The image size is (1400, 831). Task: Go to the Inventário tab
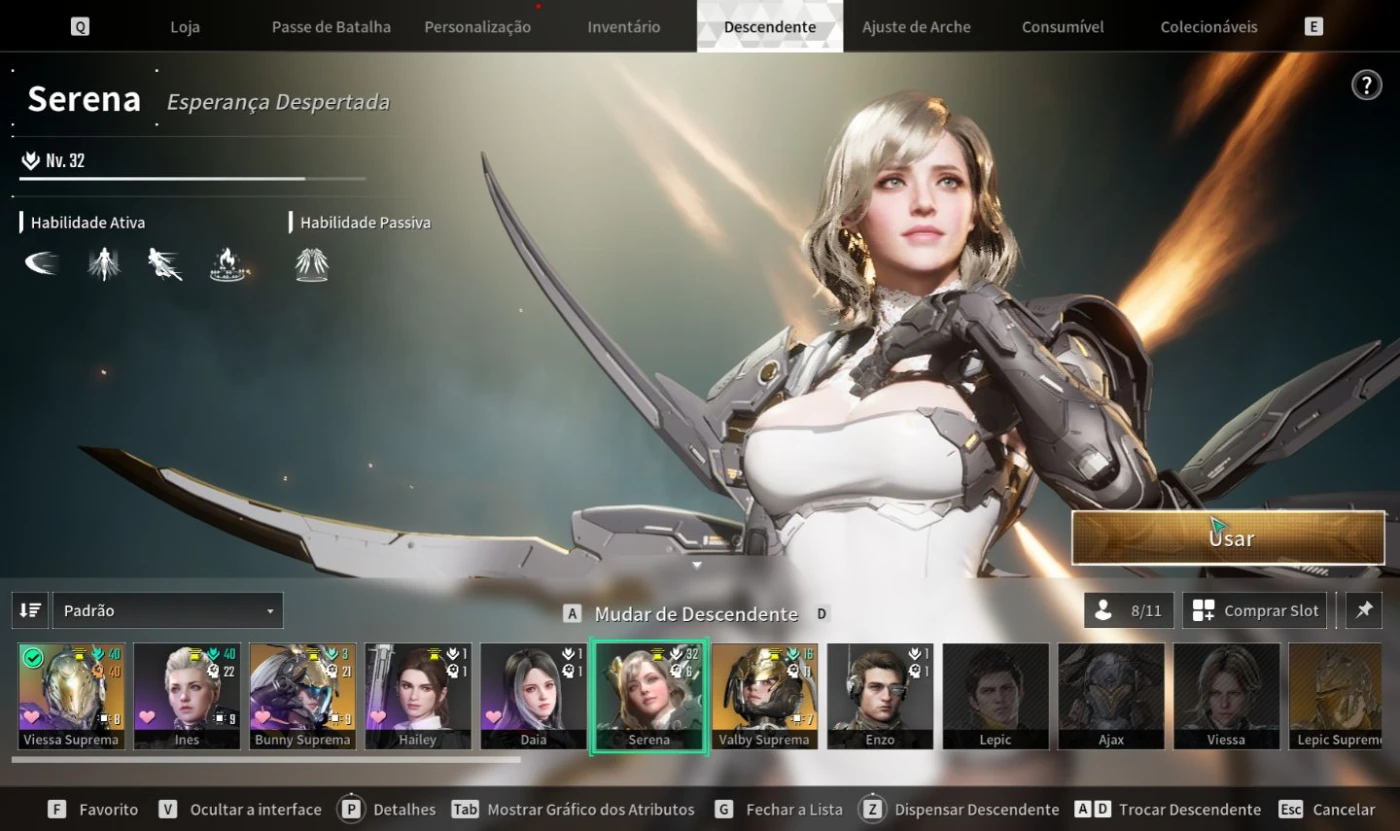623,27
